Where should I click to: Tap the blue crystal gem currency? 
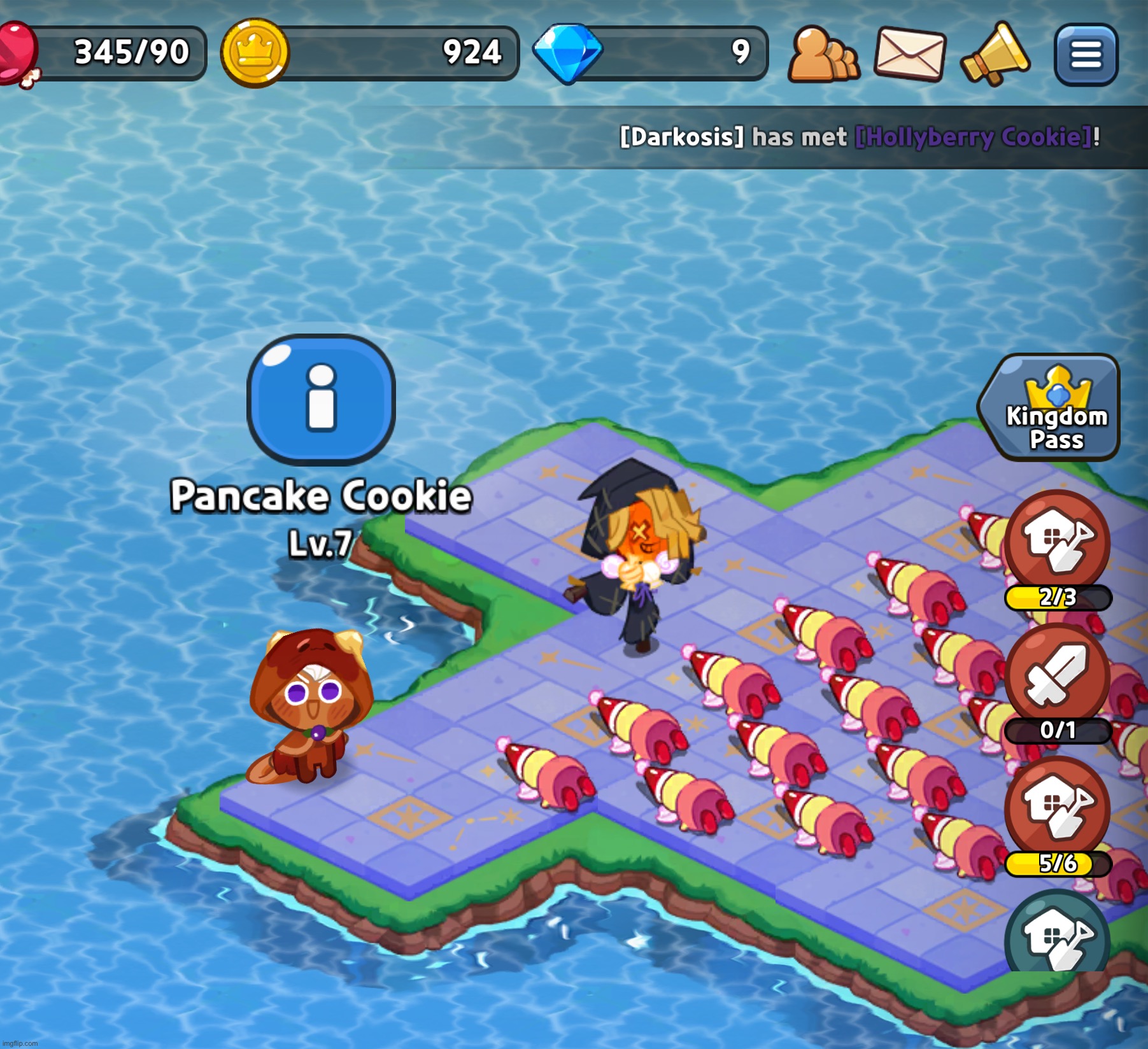point(567,53)
